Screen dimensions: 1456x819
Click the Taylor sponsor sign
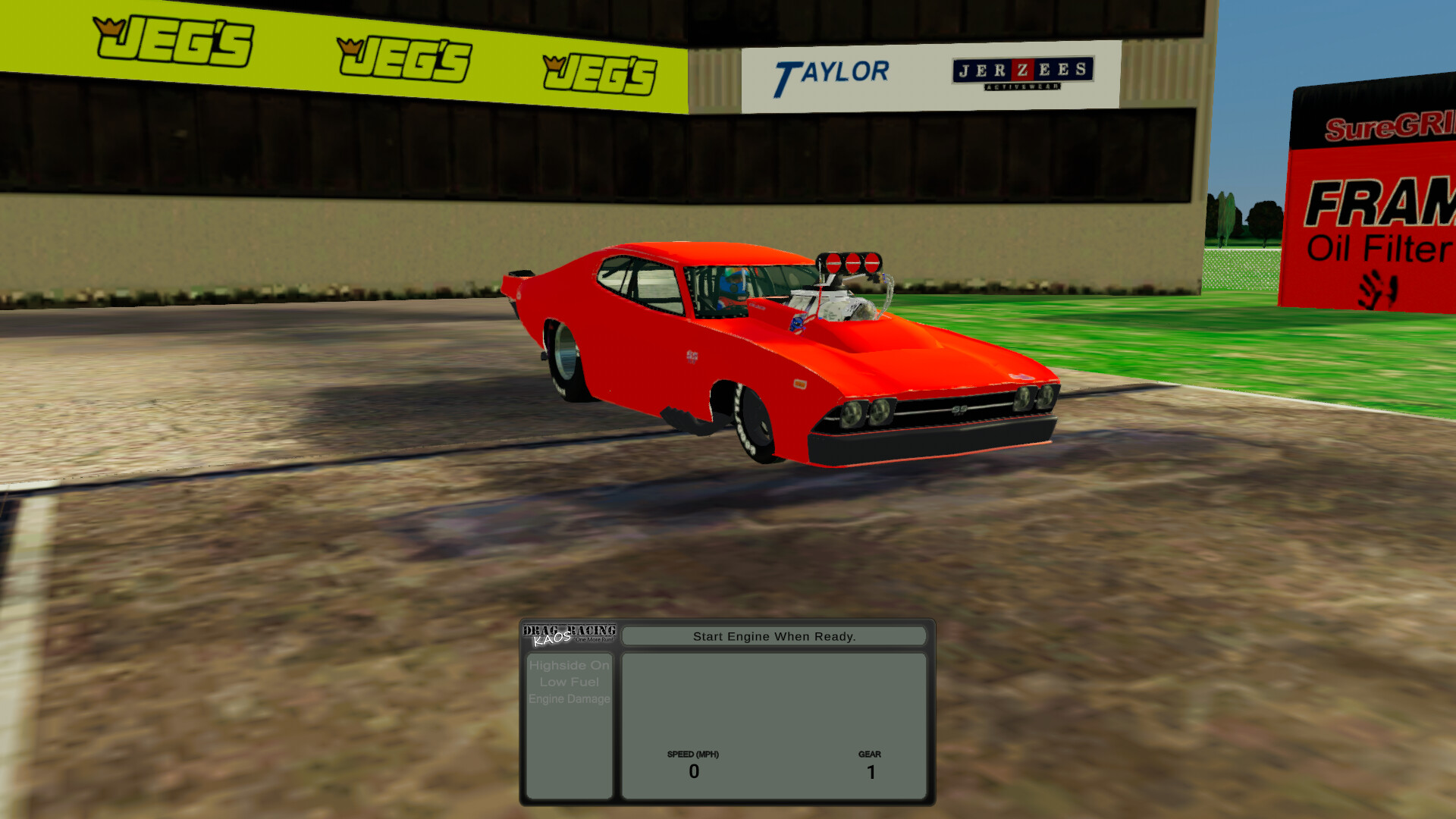(832, 72)
